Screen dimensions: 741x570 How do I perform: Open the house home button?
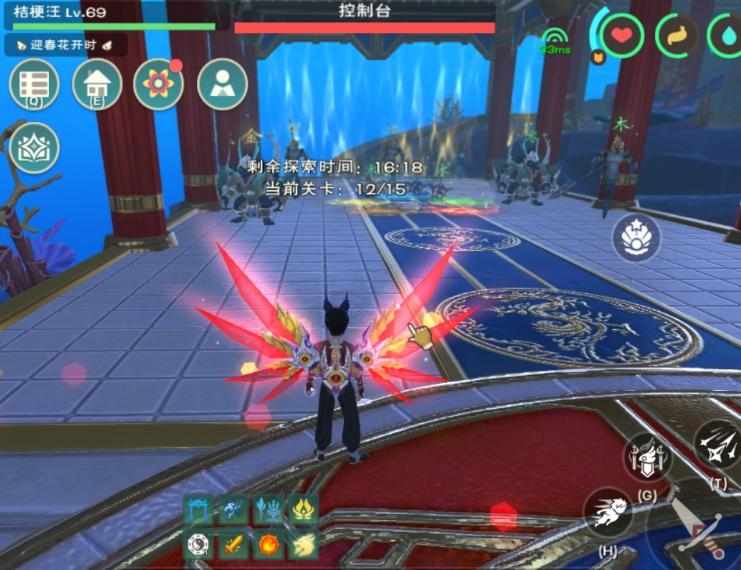point(97,83)
